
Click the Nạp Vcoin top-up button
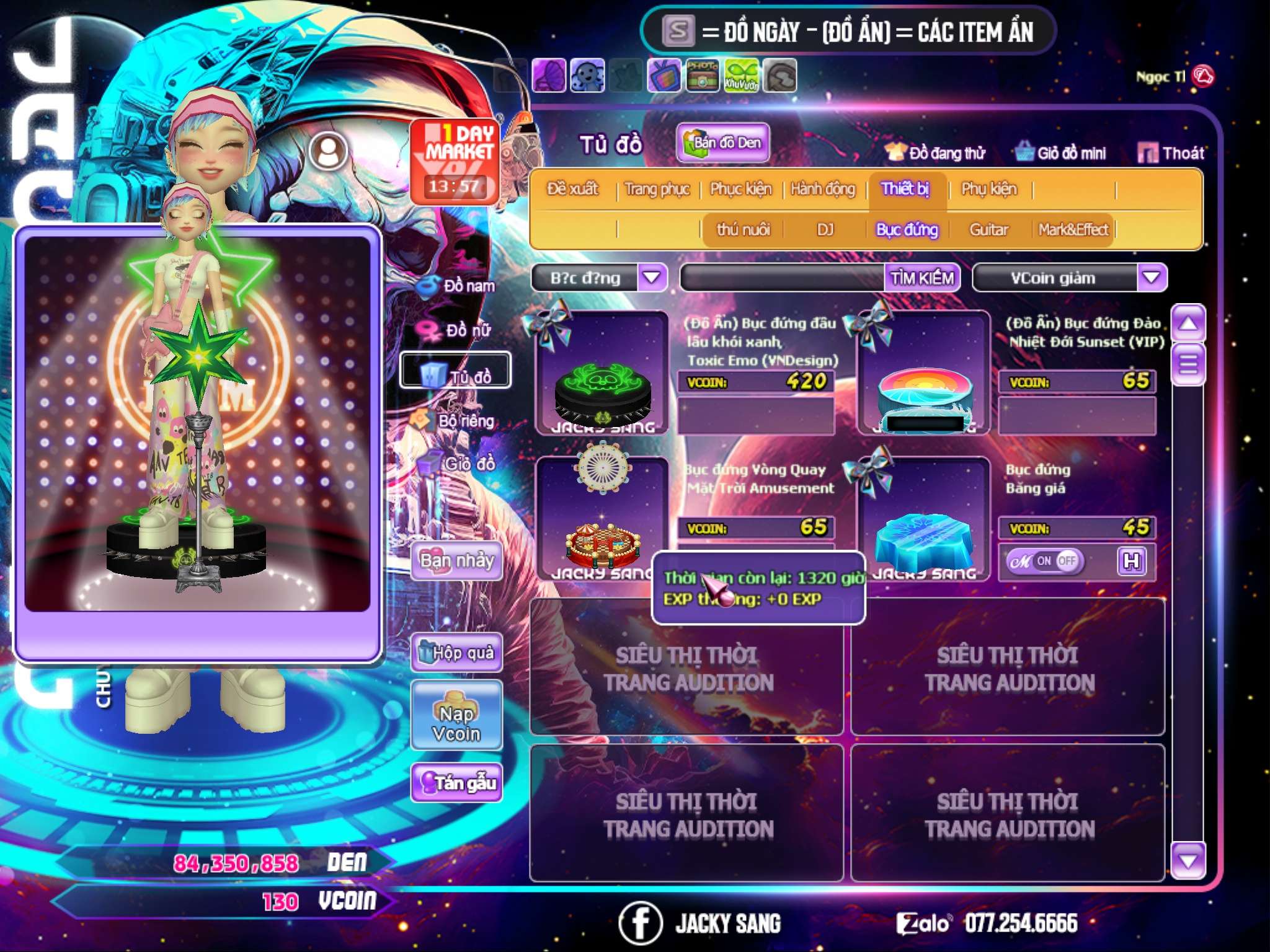(456, 716)
